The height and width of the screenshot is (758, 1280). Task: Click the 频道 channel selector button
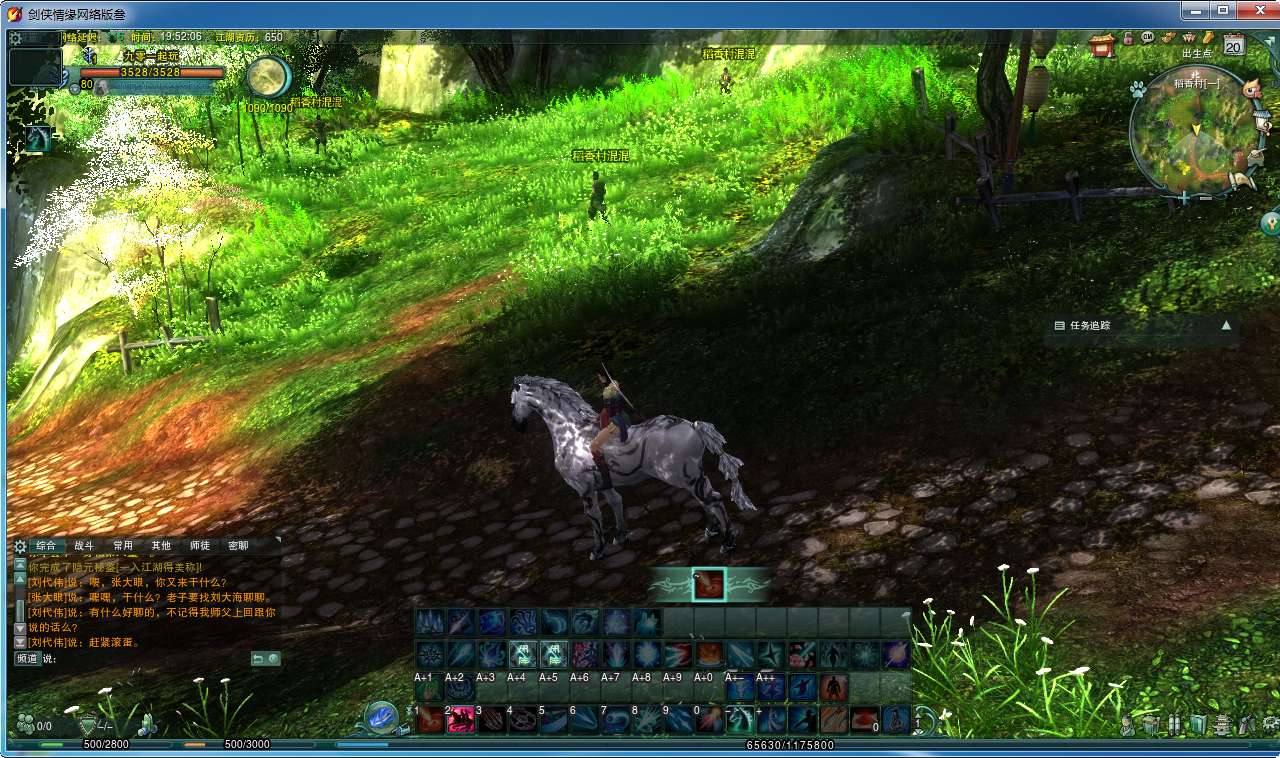[x=27, y=659]
